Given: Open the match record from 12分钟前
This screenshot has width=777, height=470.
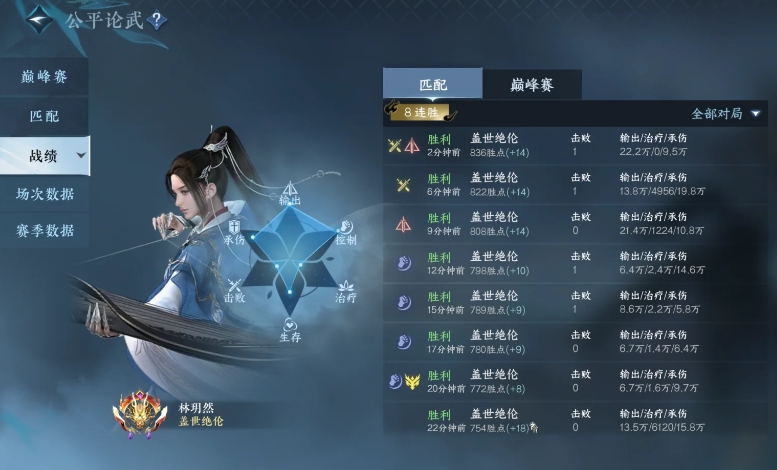Looking at the screenshot, I should pyautogui.click(x=575, y=262).
